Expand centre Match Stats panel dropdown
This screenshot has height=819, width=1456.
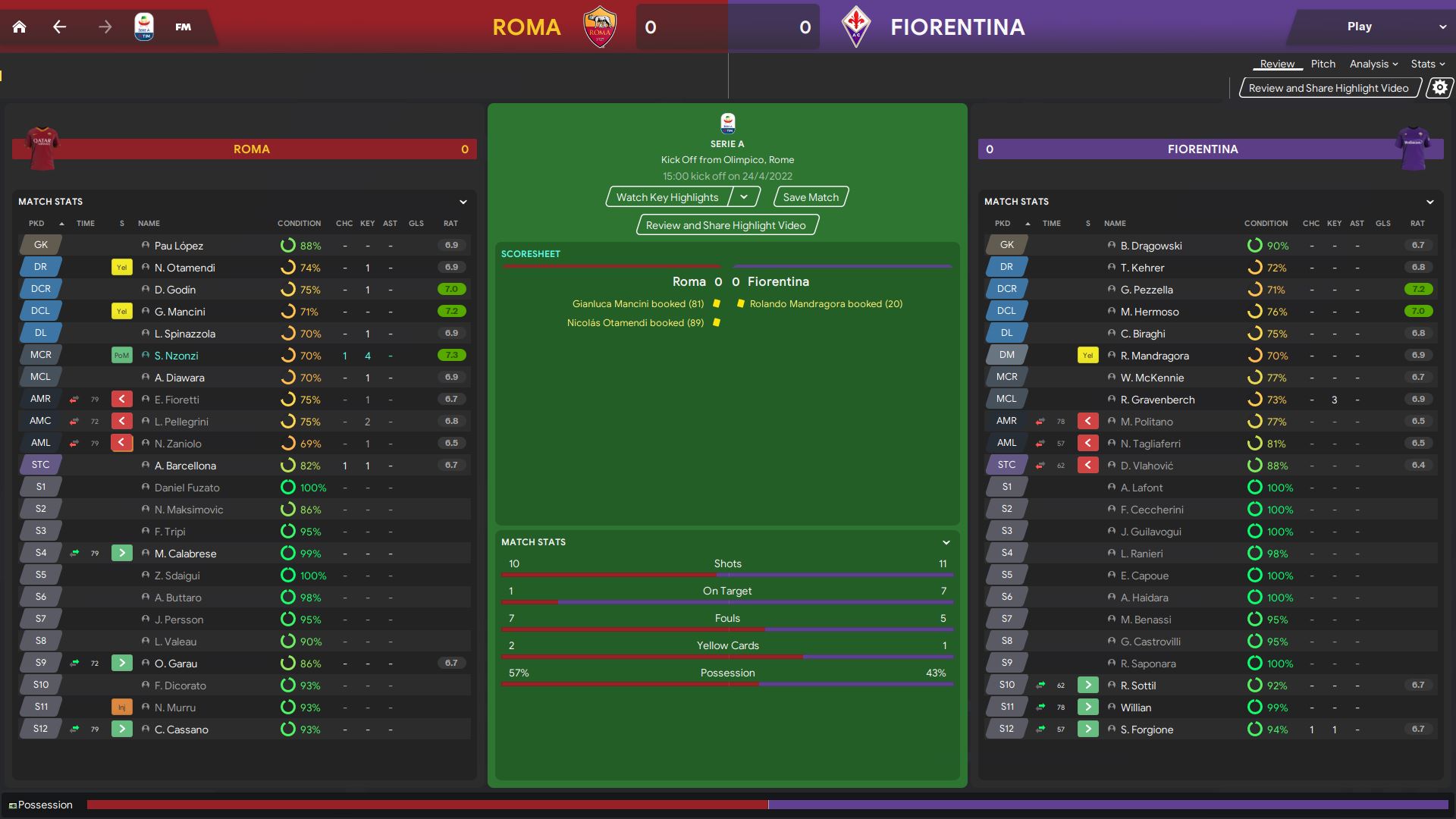946,542
